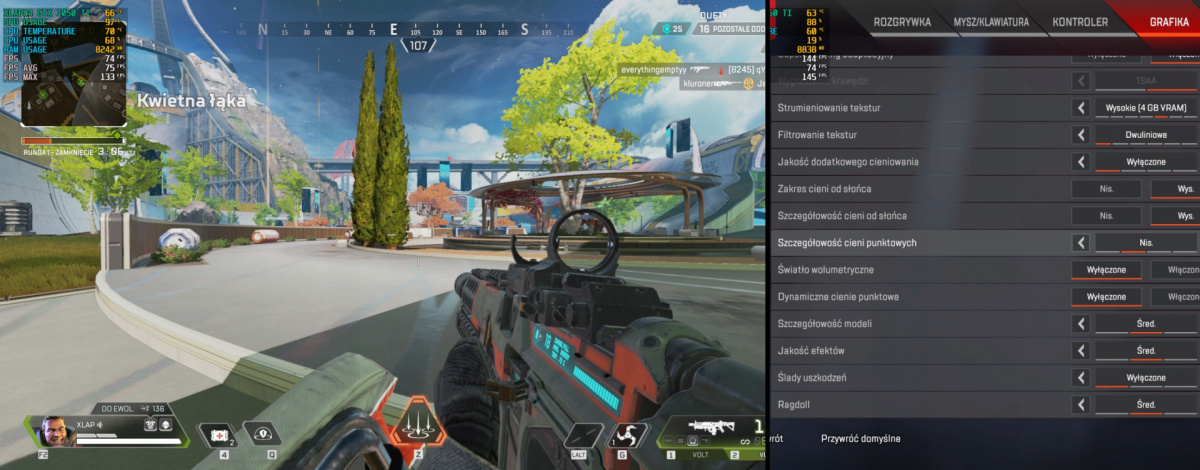1200x470 pixels.
Task: Choose Wyłączone for Dynamiczne cienie punktowe
Action: tap(1106, 297)
